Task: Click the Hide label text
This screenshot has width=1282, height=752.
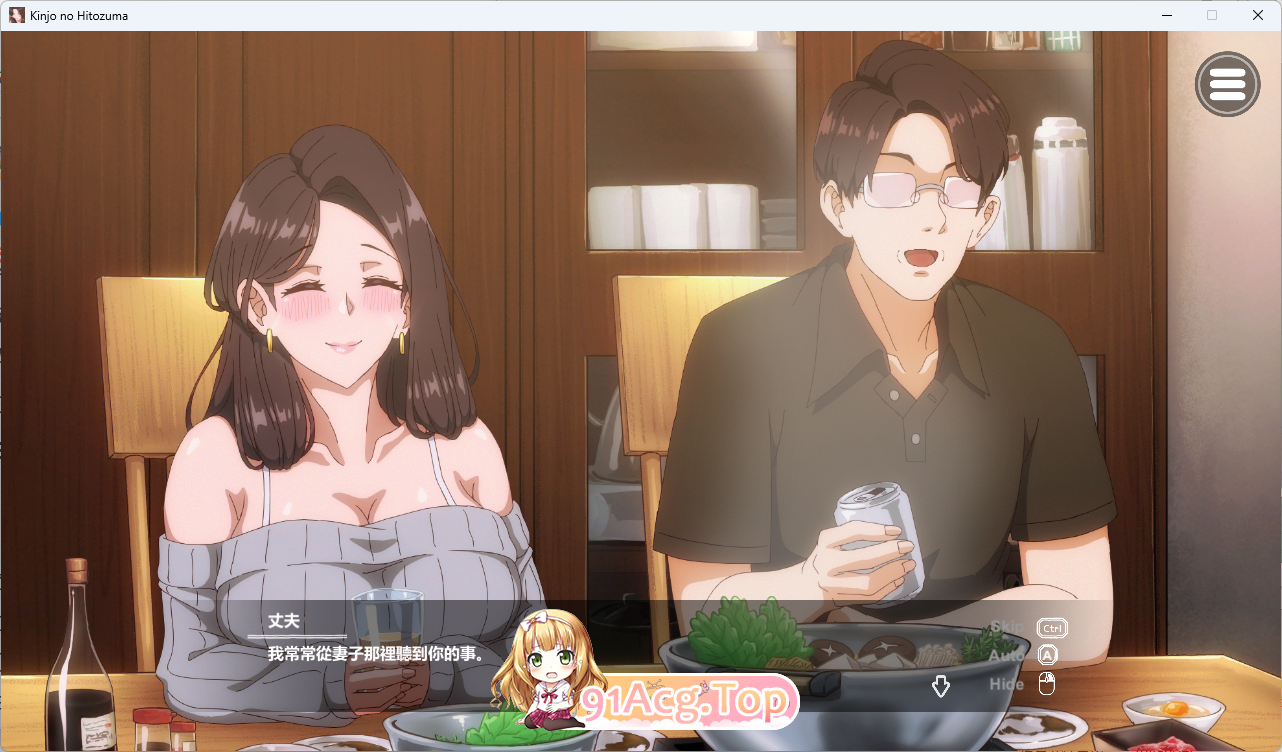Action: (1006, 683)
